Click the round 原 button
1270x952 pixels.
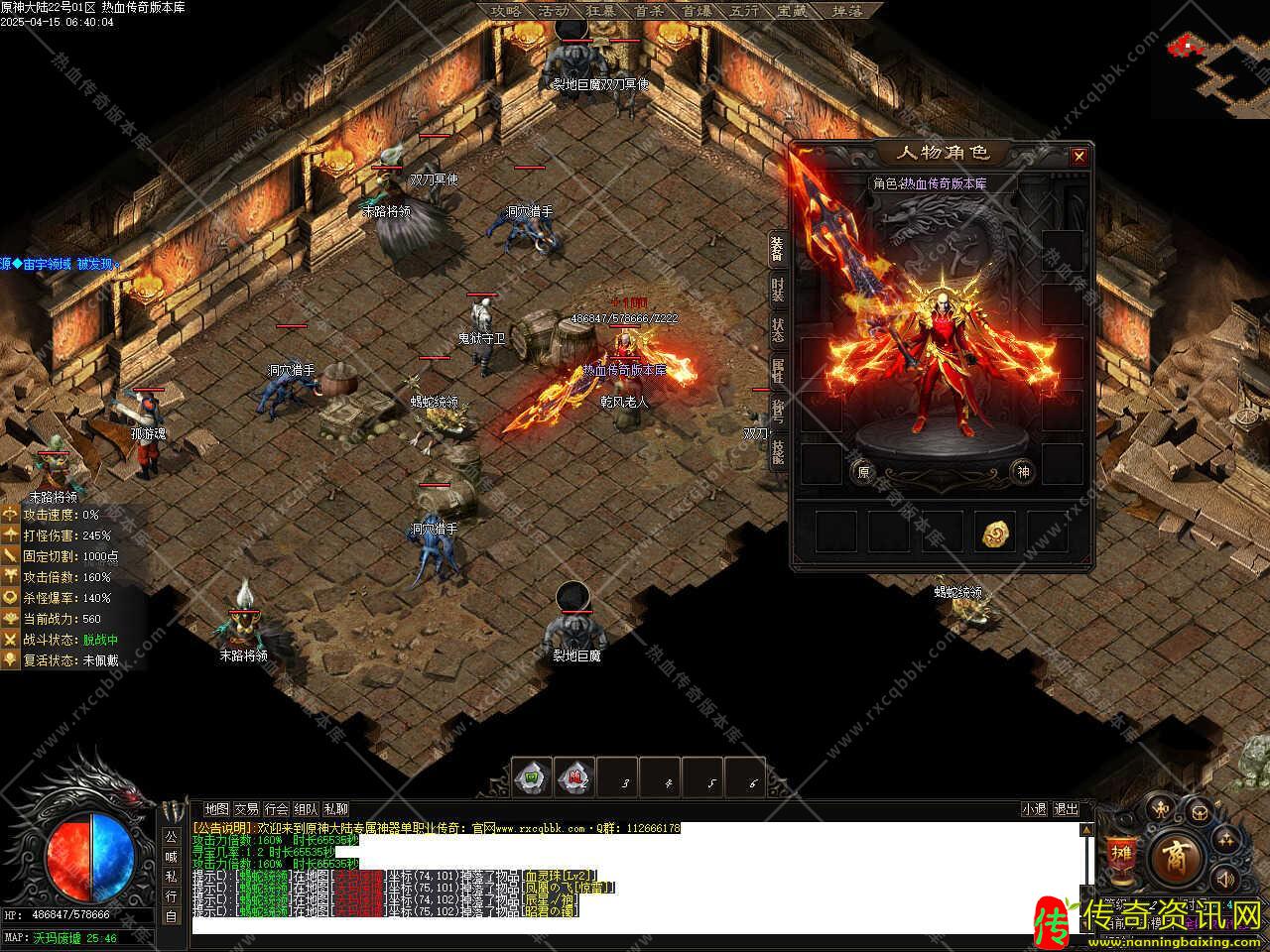click(863, 472)
